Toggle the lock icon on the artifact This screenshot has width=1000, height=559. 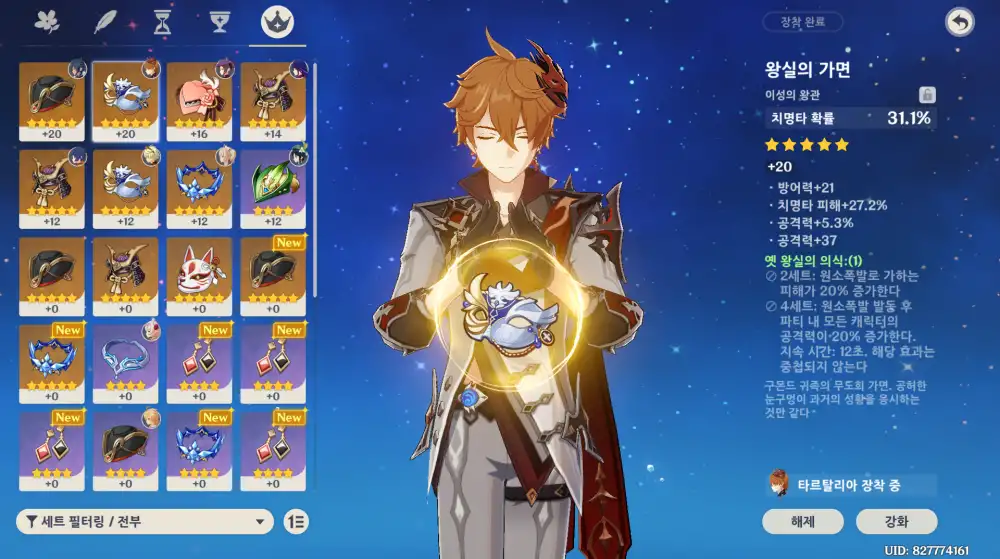point(927,95)
